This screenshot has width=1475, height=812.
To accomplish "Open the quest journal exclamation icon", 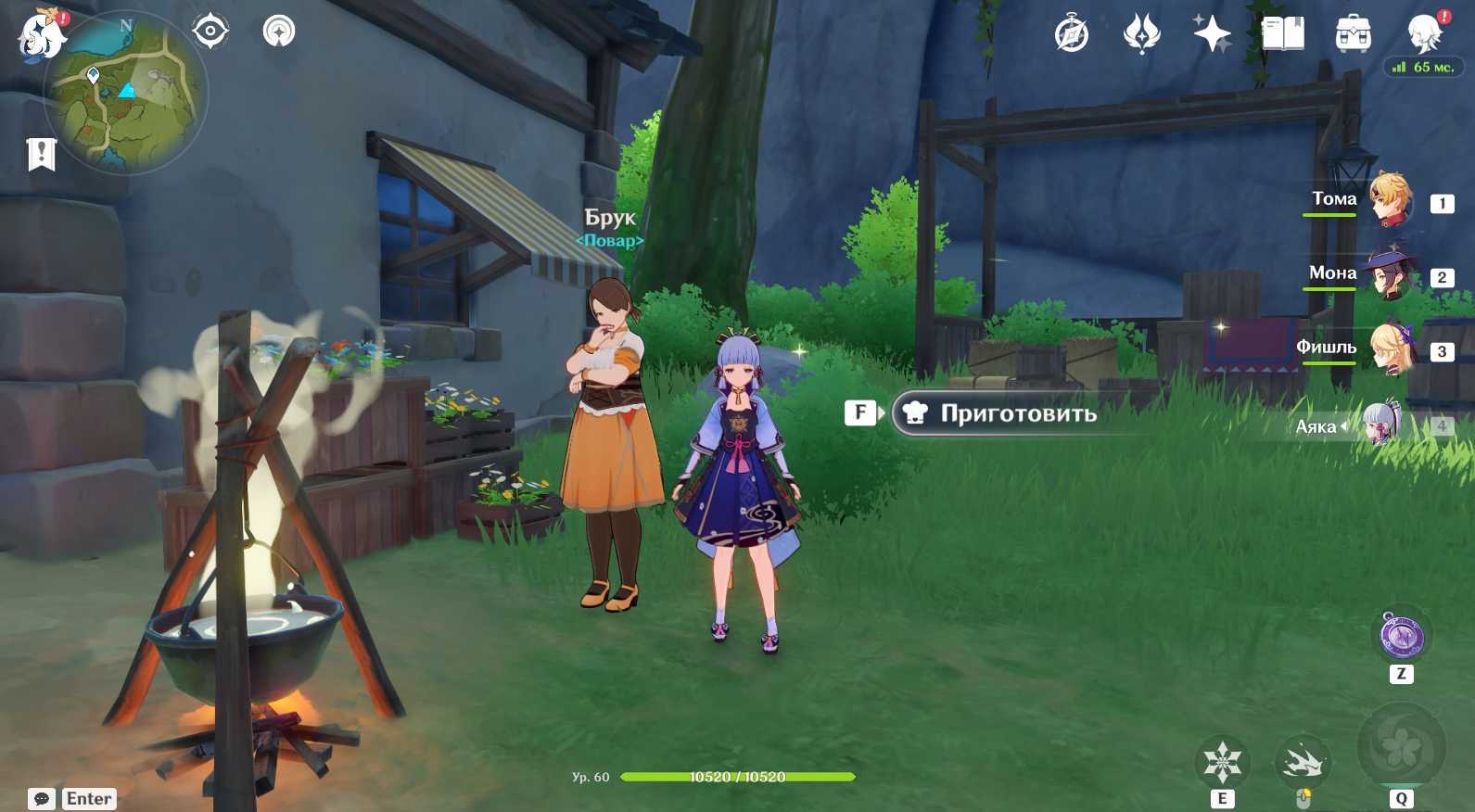I will [42, 154].
